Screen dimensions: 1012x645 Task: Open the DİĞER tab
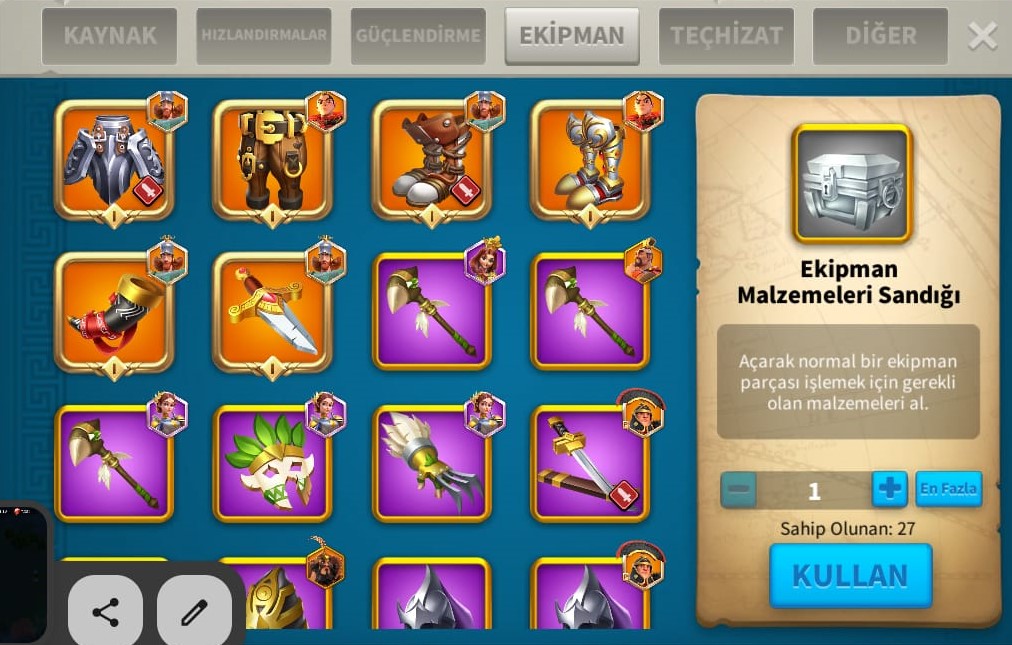tap(880, 36)
